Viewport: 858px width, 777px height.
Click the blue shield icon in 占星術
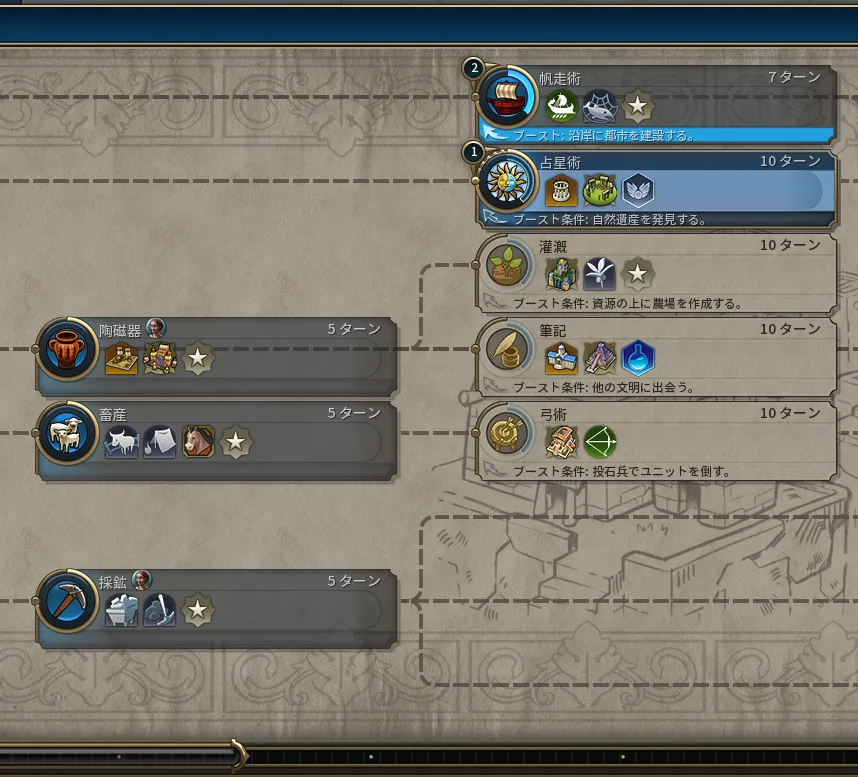638,189
